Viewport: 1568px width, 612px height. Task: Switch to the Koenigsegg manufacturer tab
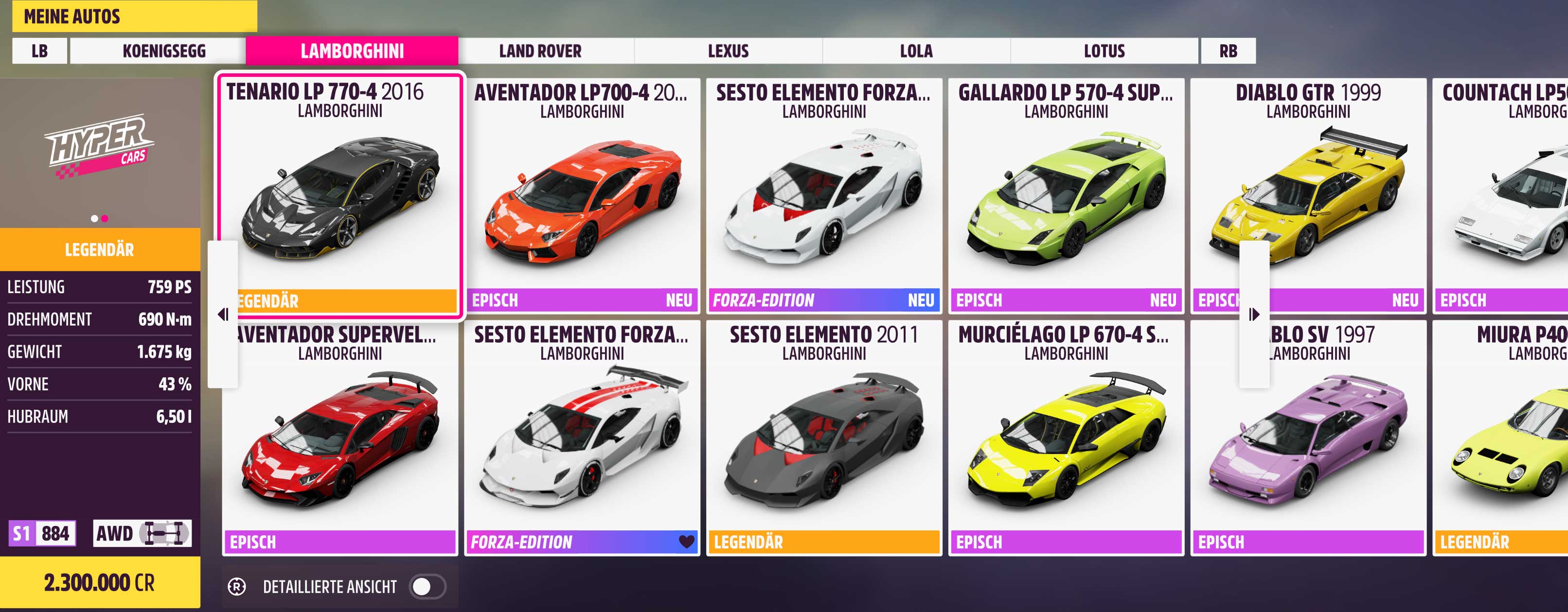(x=164, y=51)
